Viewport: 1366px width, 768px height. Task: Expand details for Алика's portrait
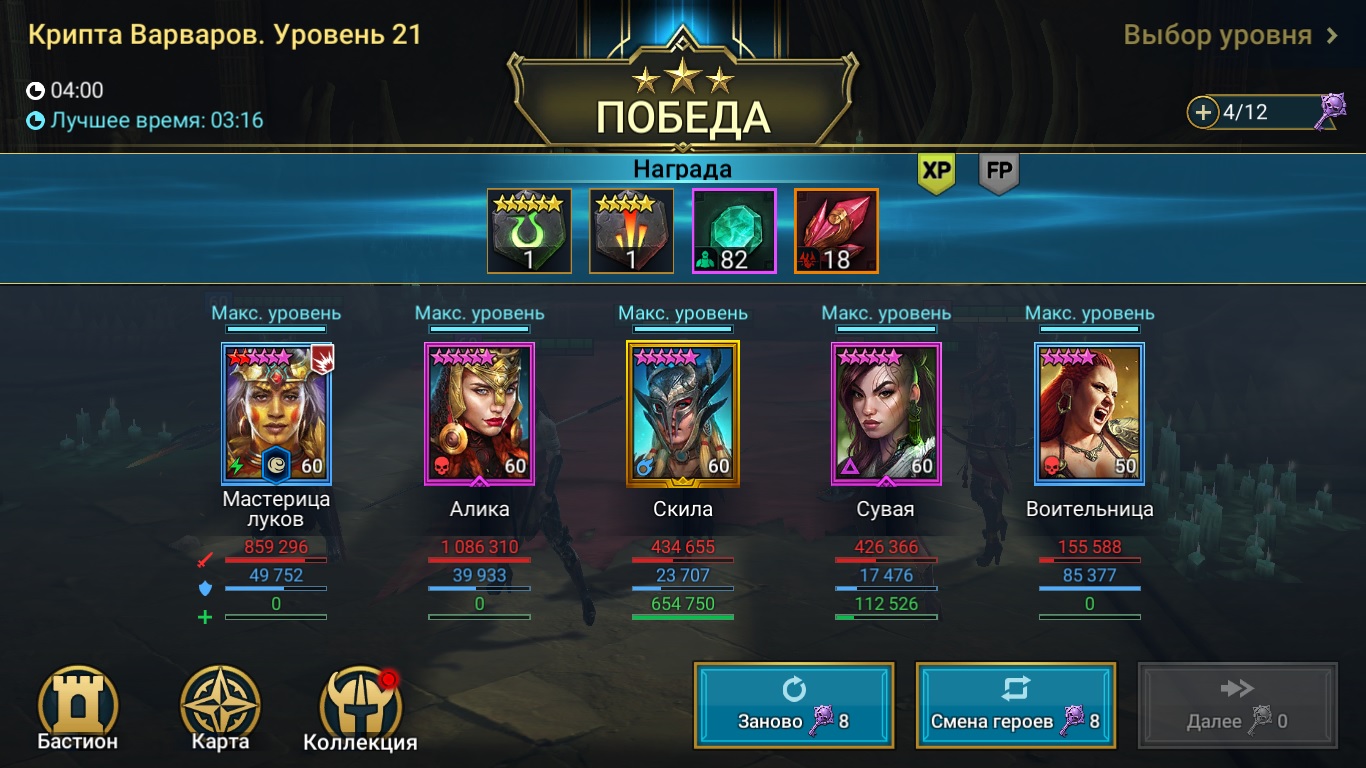tap(479, 413)
